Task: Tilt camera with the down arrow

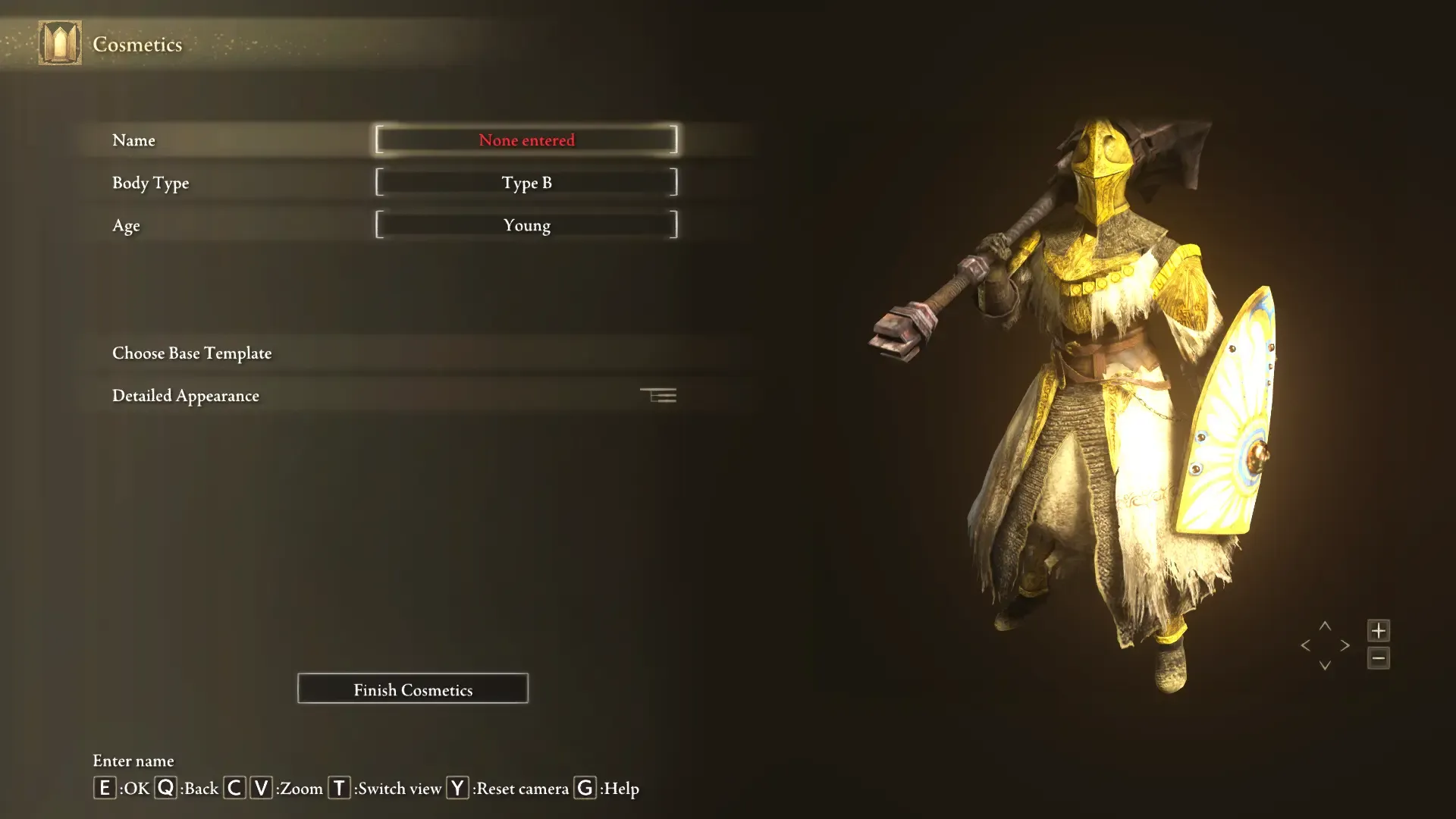Action: tap(1325, 665)
